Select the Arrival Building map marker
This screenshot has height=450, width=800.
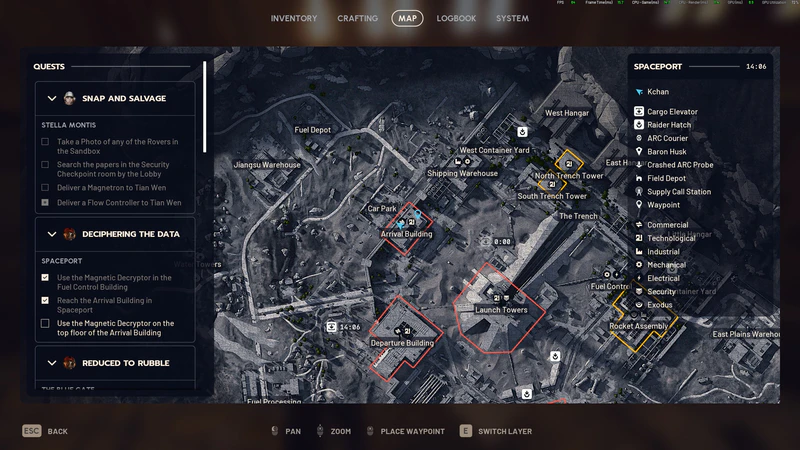pos(406,233)
